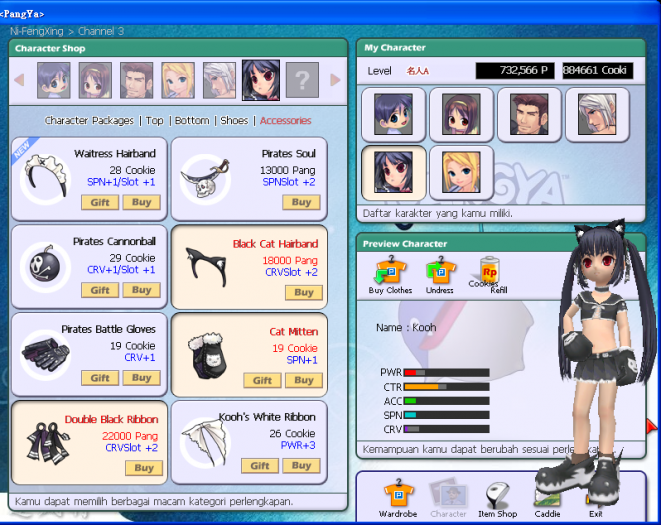Open the Cookies Refill option
The height and width of the screenshot is (525, 661).
(x=490, y=273)
